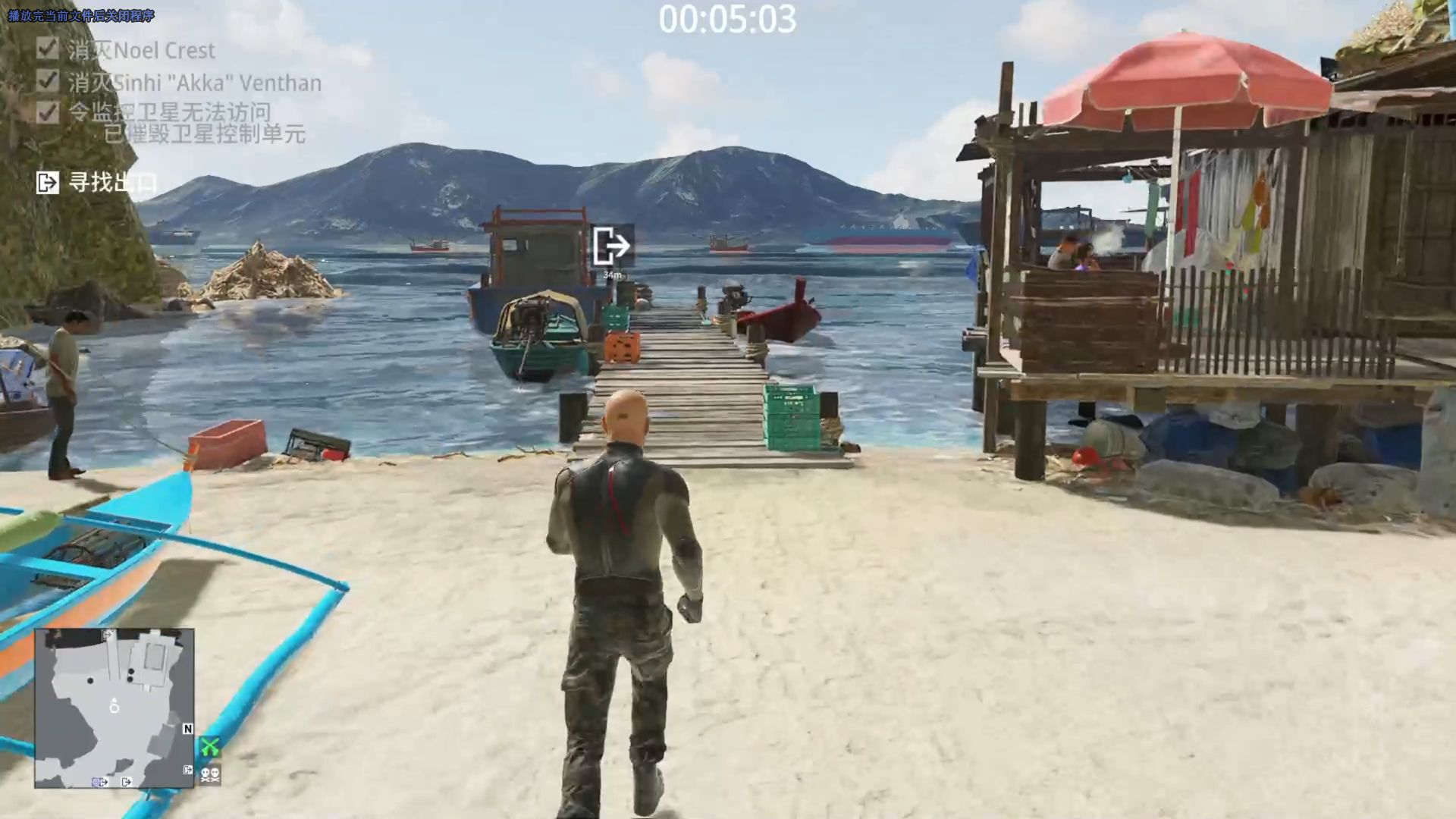Click the green crossed-pistols status icon
Screen dimensions: 1456x819
210,748
